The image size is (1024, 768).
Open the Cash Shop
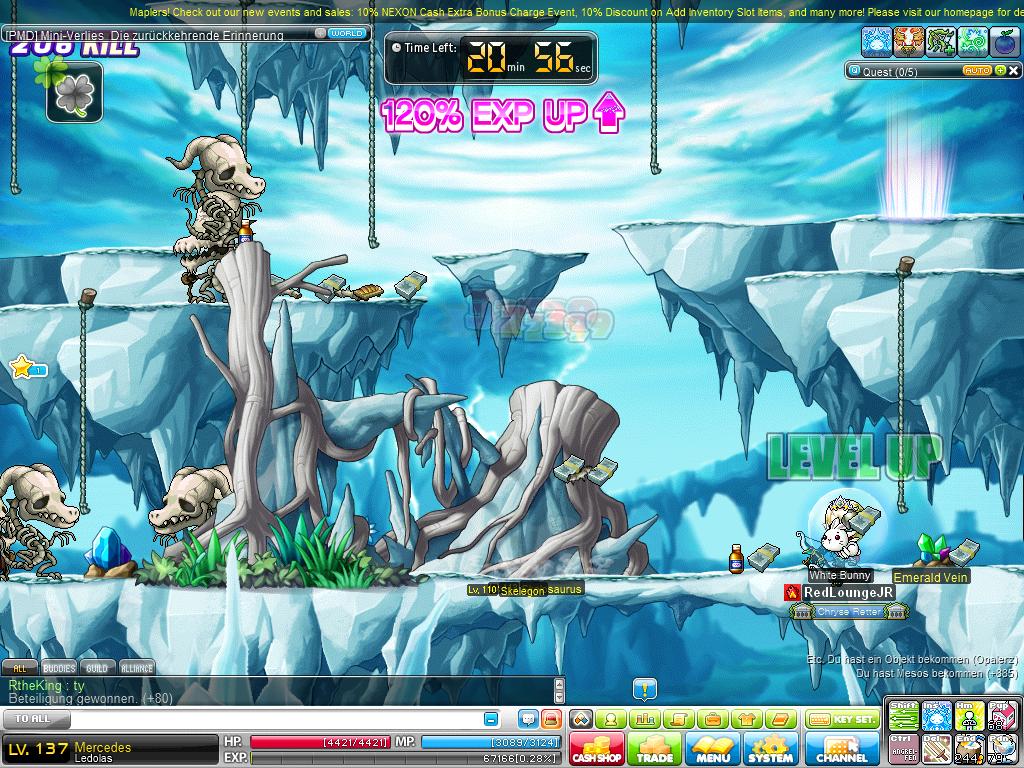pos(596,749)
